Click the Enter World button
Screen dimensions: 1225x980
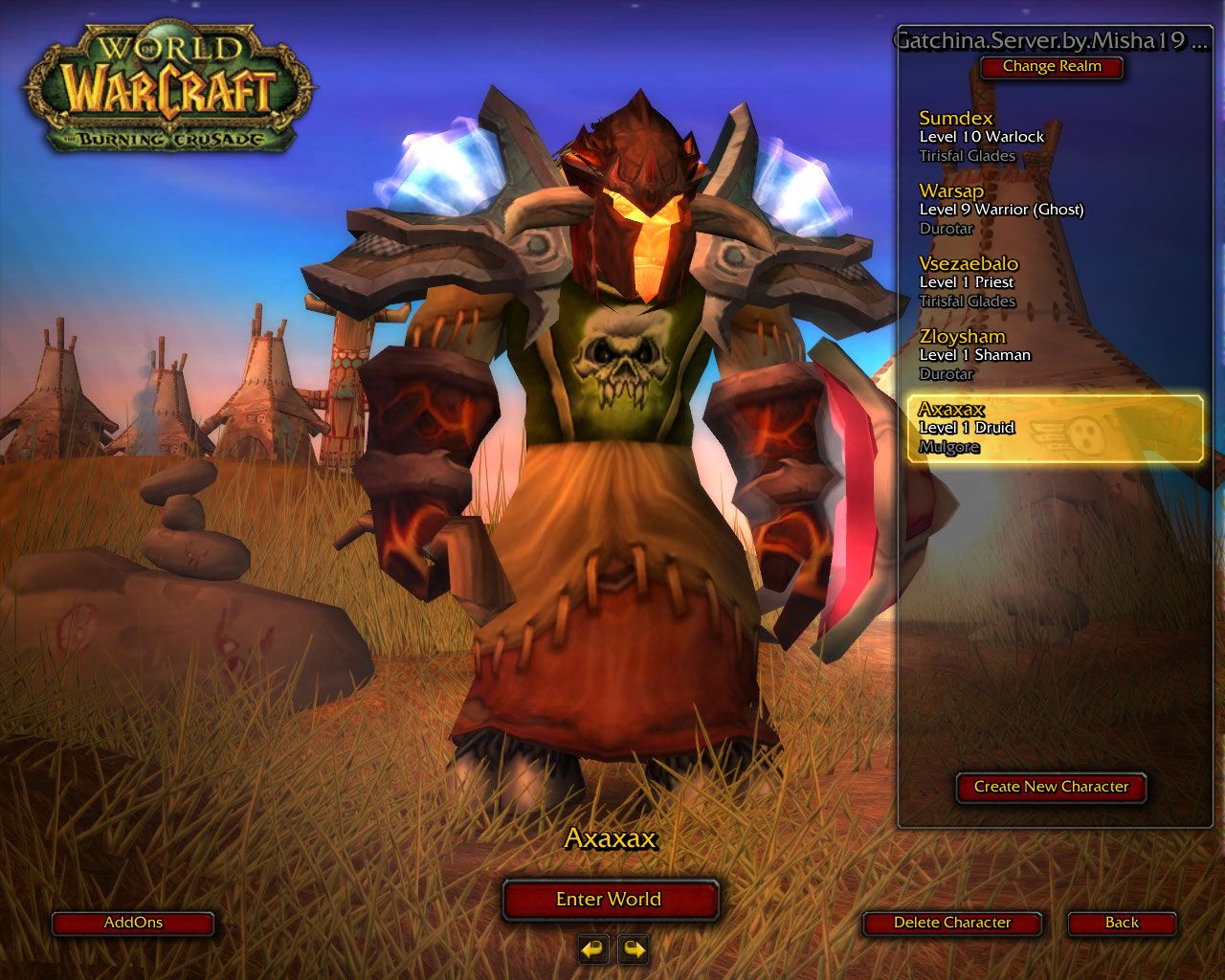[x=610, y=900]
